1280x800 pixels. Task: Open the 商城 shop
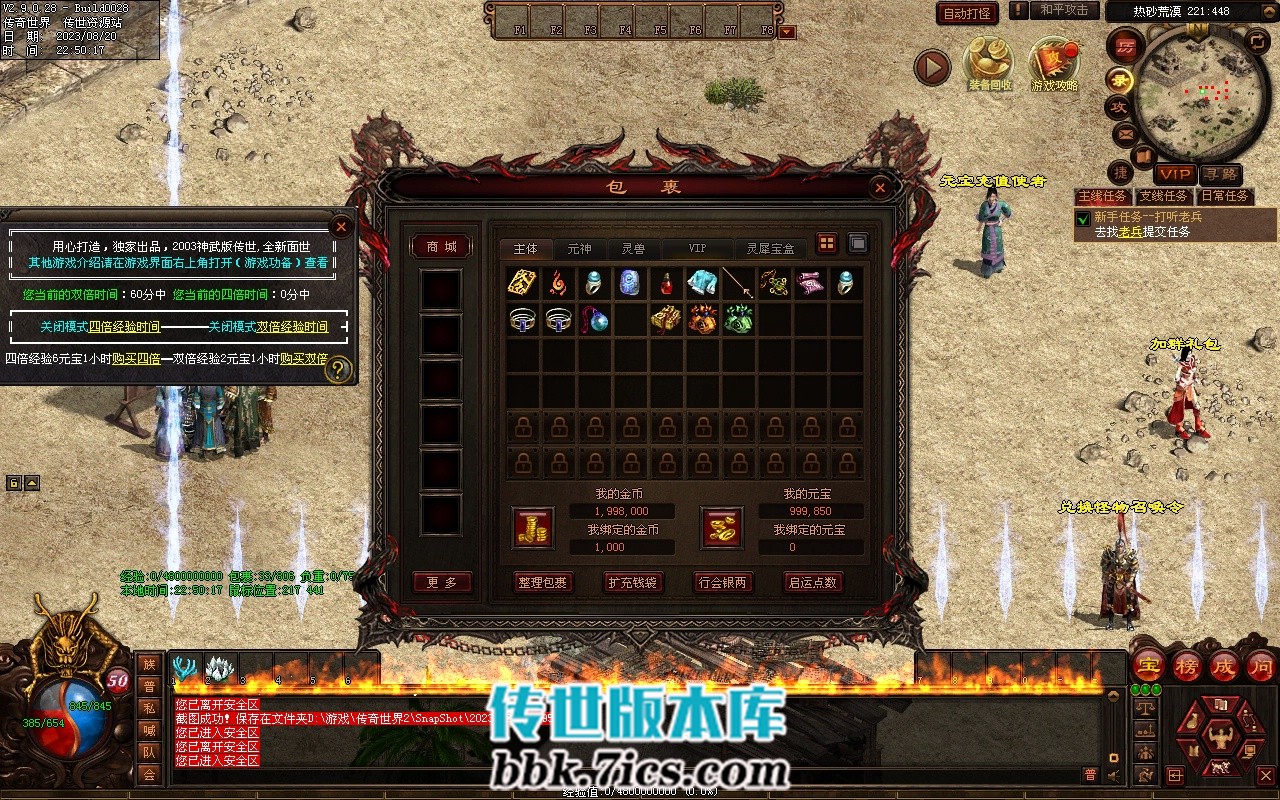(x=441, y=247)
